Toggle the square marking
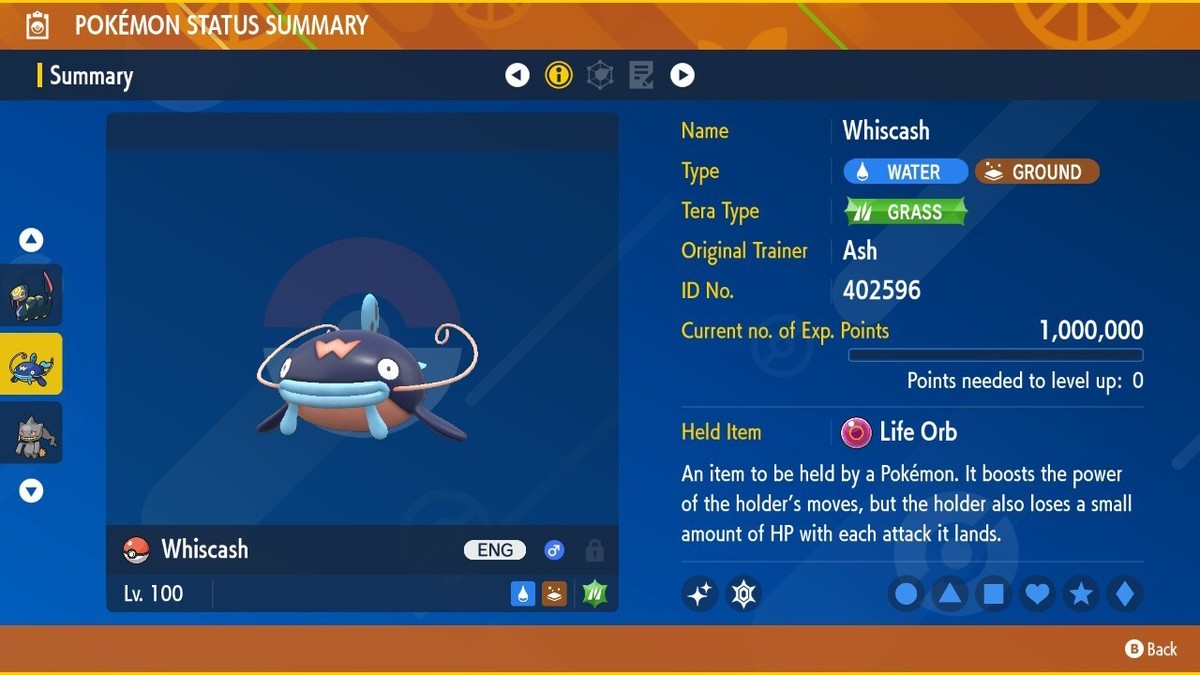Screen dimensions: 1200x675 pyautogui.click(x=993, y=594)
